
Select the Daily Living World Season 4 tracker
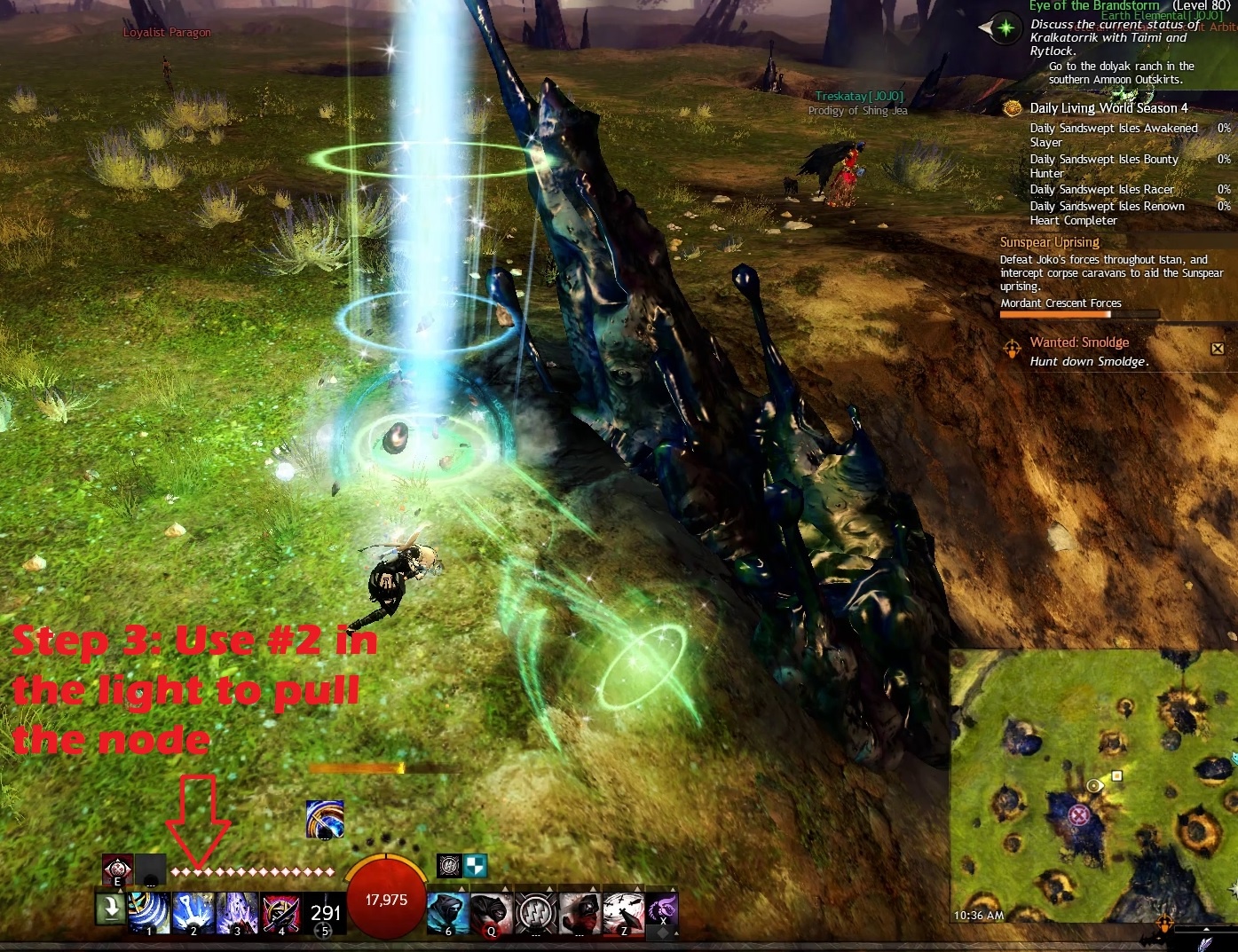click(x=1108, y=108)
